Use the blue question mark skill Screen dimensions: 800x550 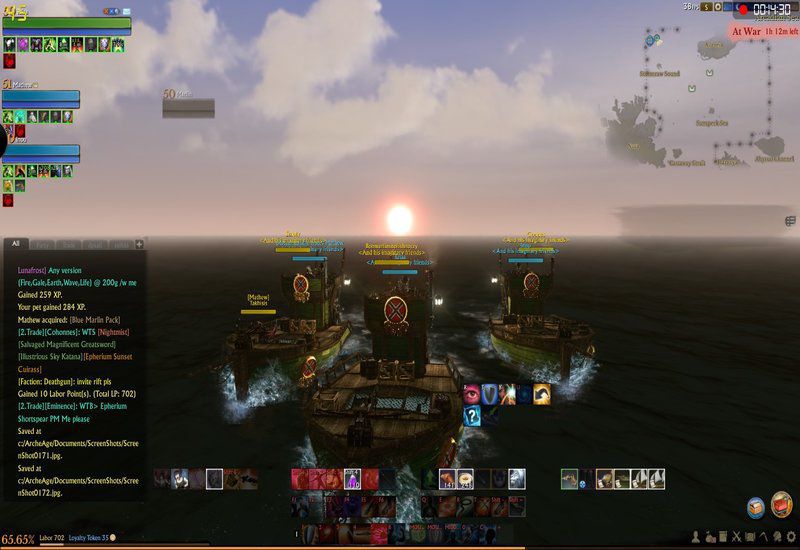(x=472, y=416)
